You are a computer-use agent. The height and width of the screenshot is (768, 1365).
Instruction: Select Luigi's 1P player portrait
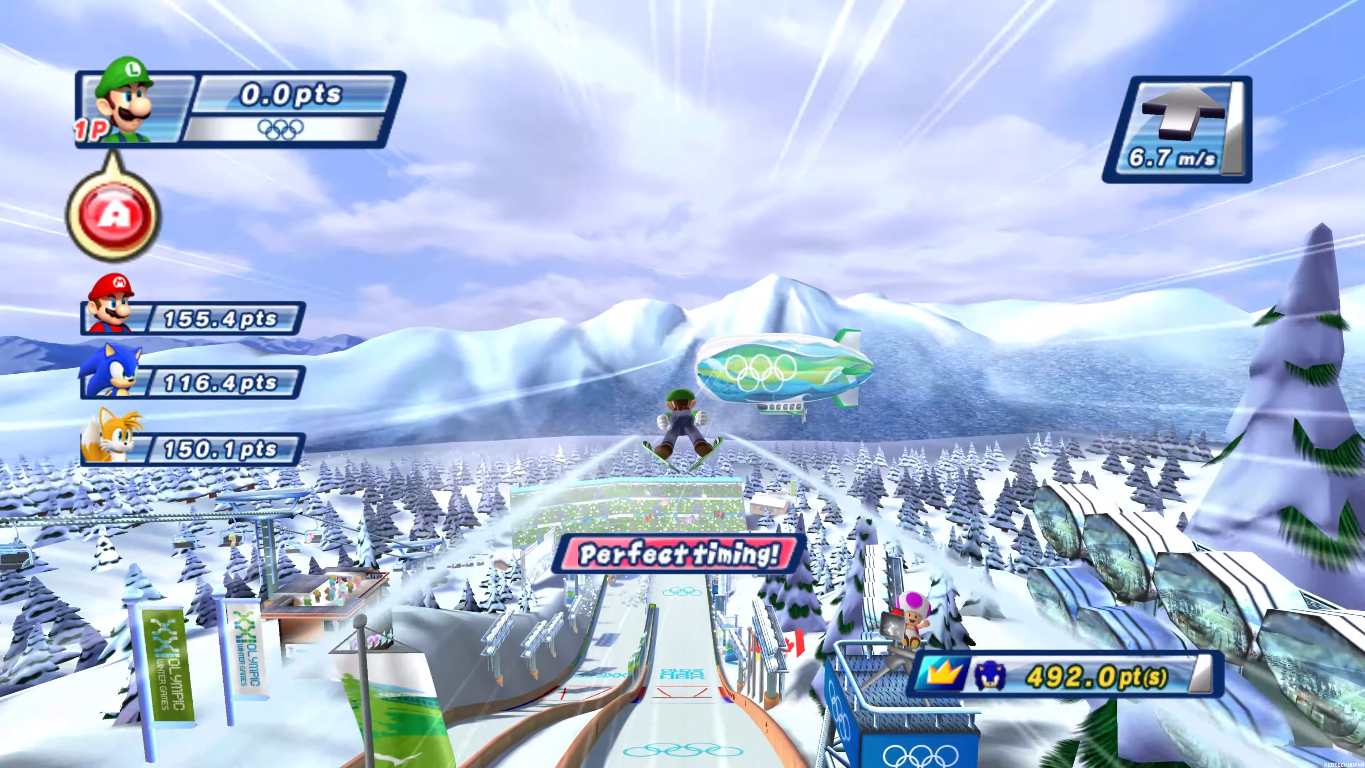(124, 100)
